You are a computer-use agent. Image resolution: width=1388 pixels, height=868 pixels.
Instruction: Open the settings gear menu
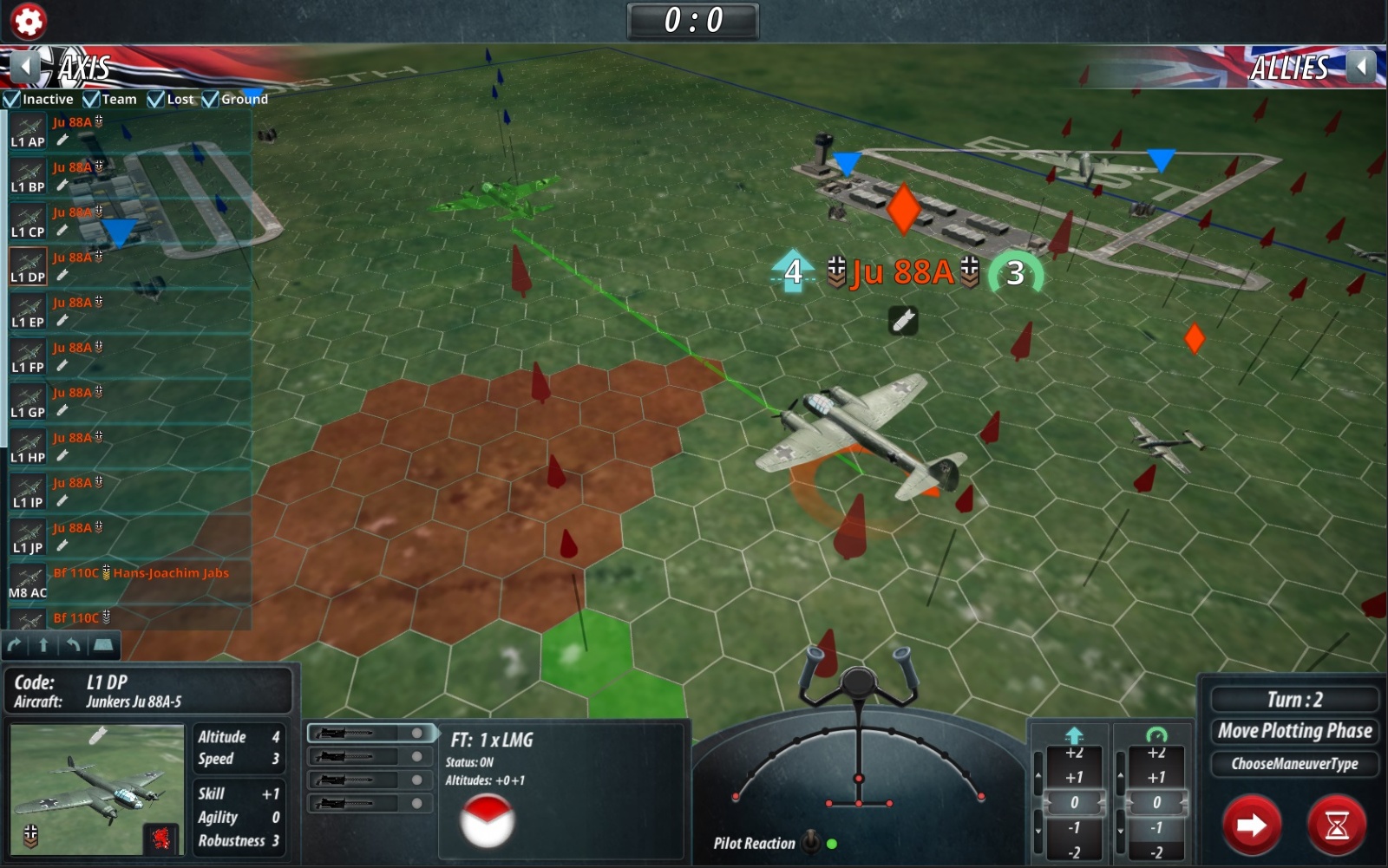pos(28,21)
